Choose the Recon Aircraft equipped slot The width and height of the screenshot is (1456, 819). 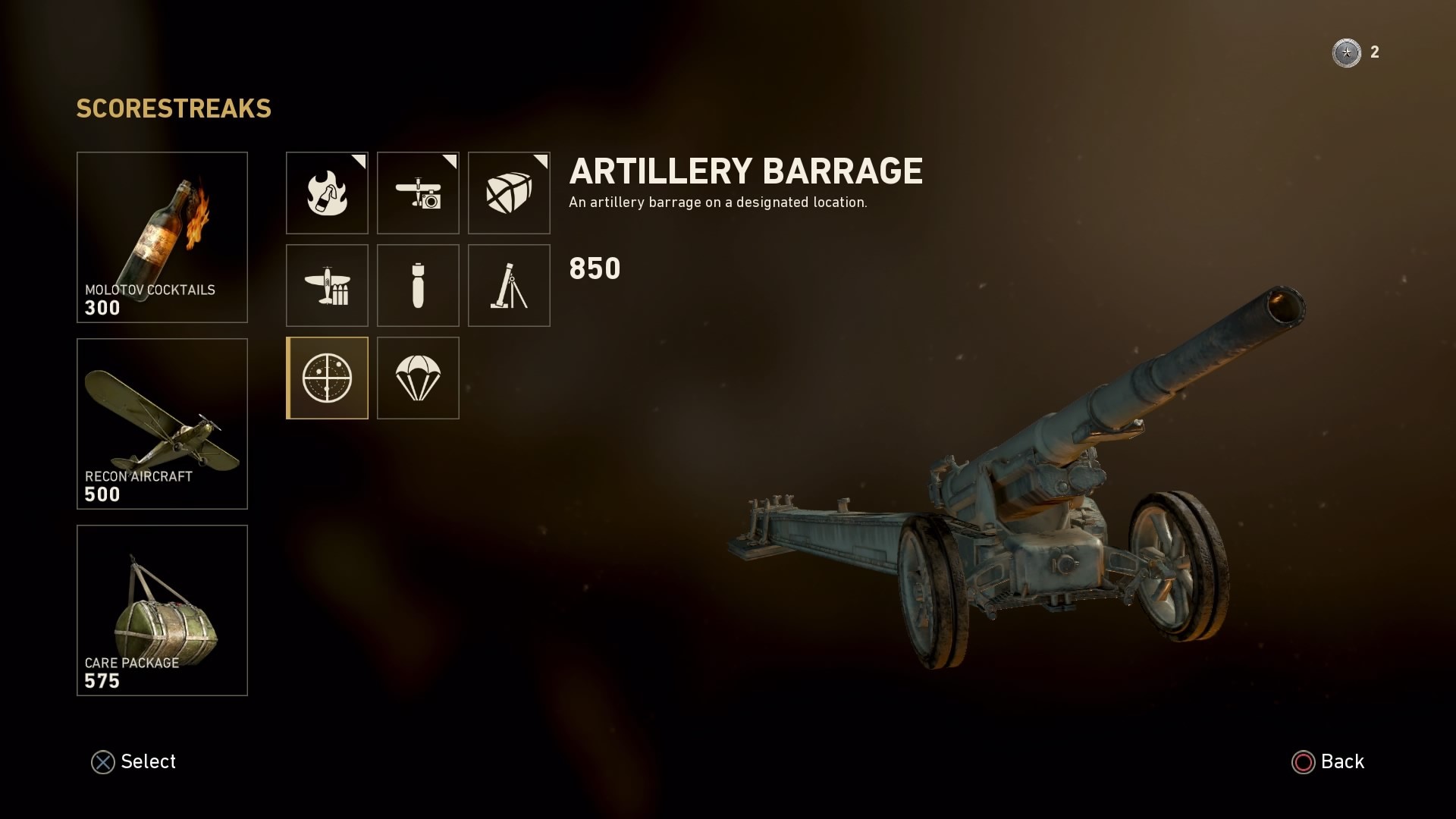162,424
